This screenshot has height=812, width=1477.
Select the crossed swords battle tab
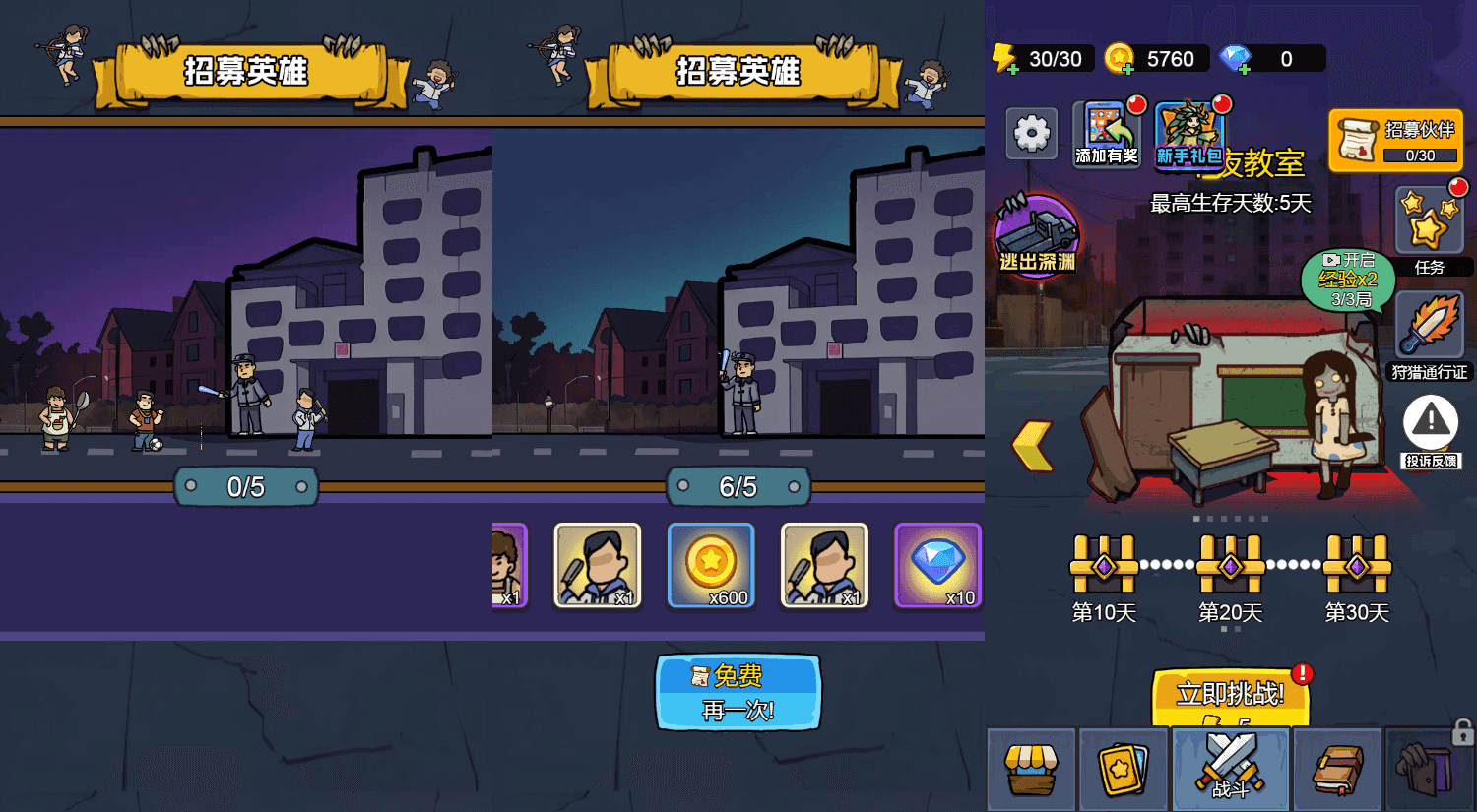[1230, 768]
